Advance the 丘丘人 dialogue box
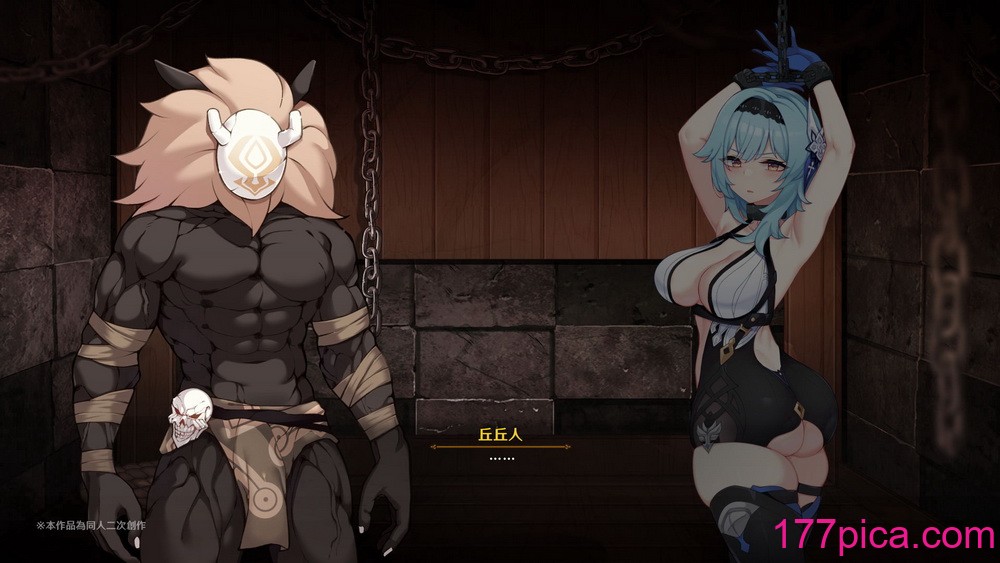This screenshot has width=1000, height=563. pos(500,458)
